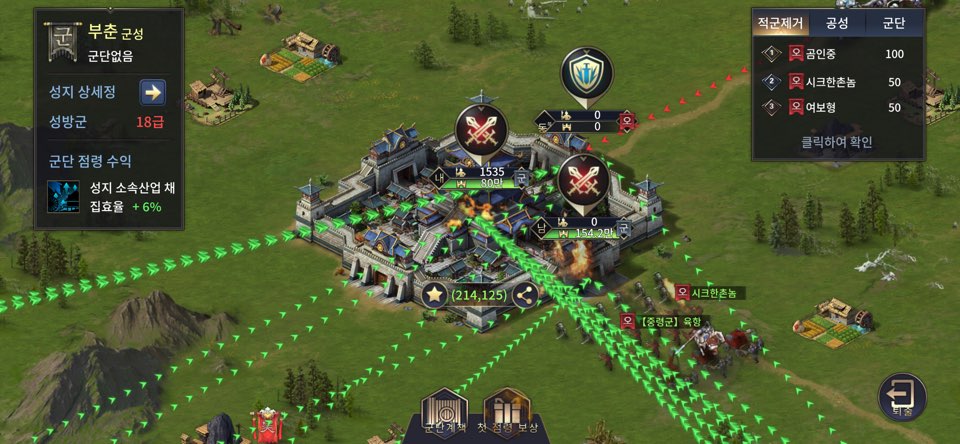Select the south gate crossed-swords marker
Viewport: 960px width, 444px height.
[583, 183]
